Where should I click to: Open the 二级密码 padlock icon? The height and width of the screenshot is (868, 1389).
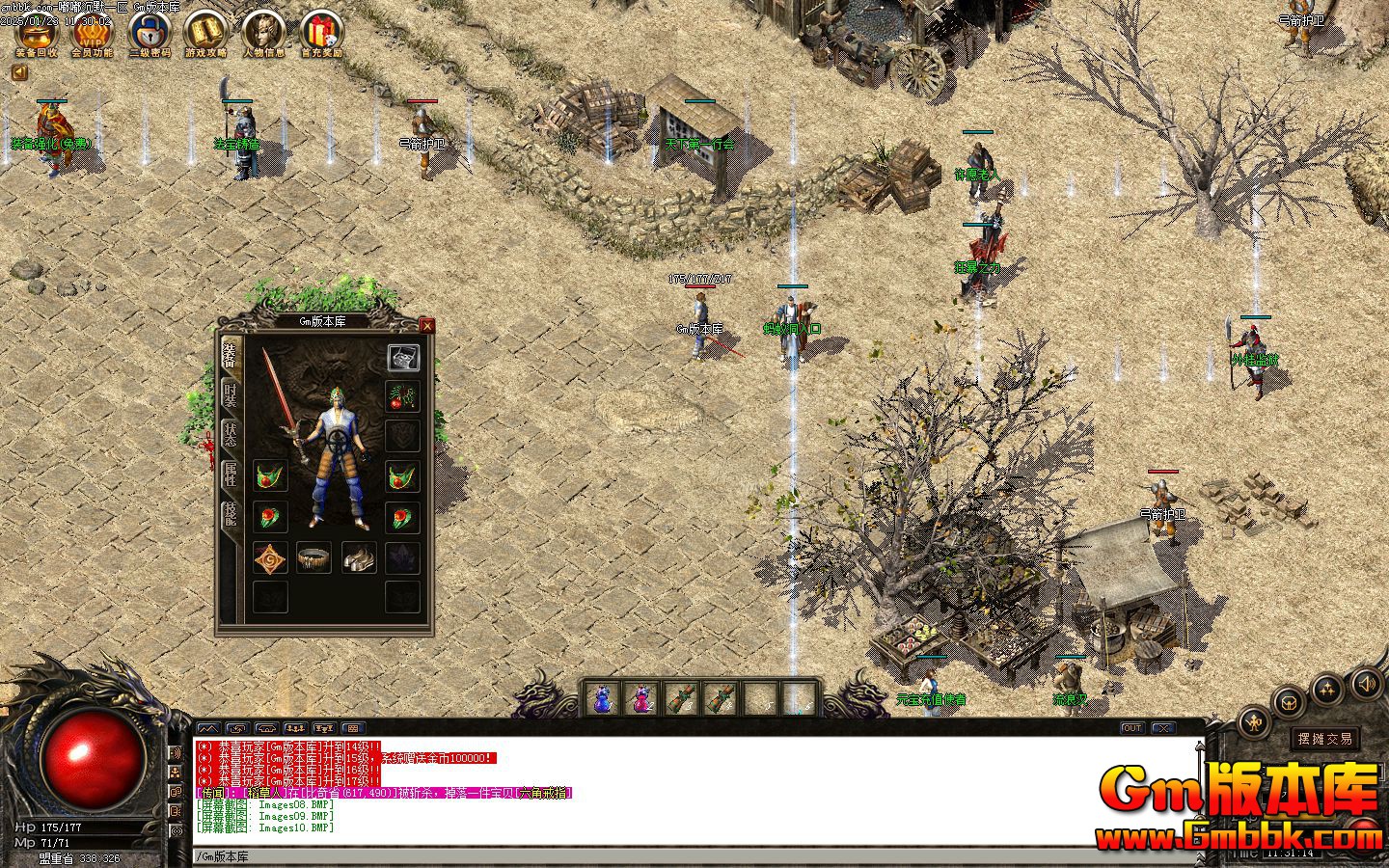point(150,33)
